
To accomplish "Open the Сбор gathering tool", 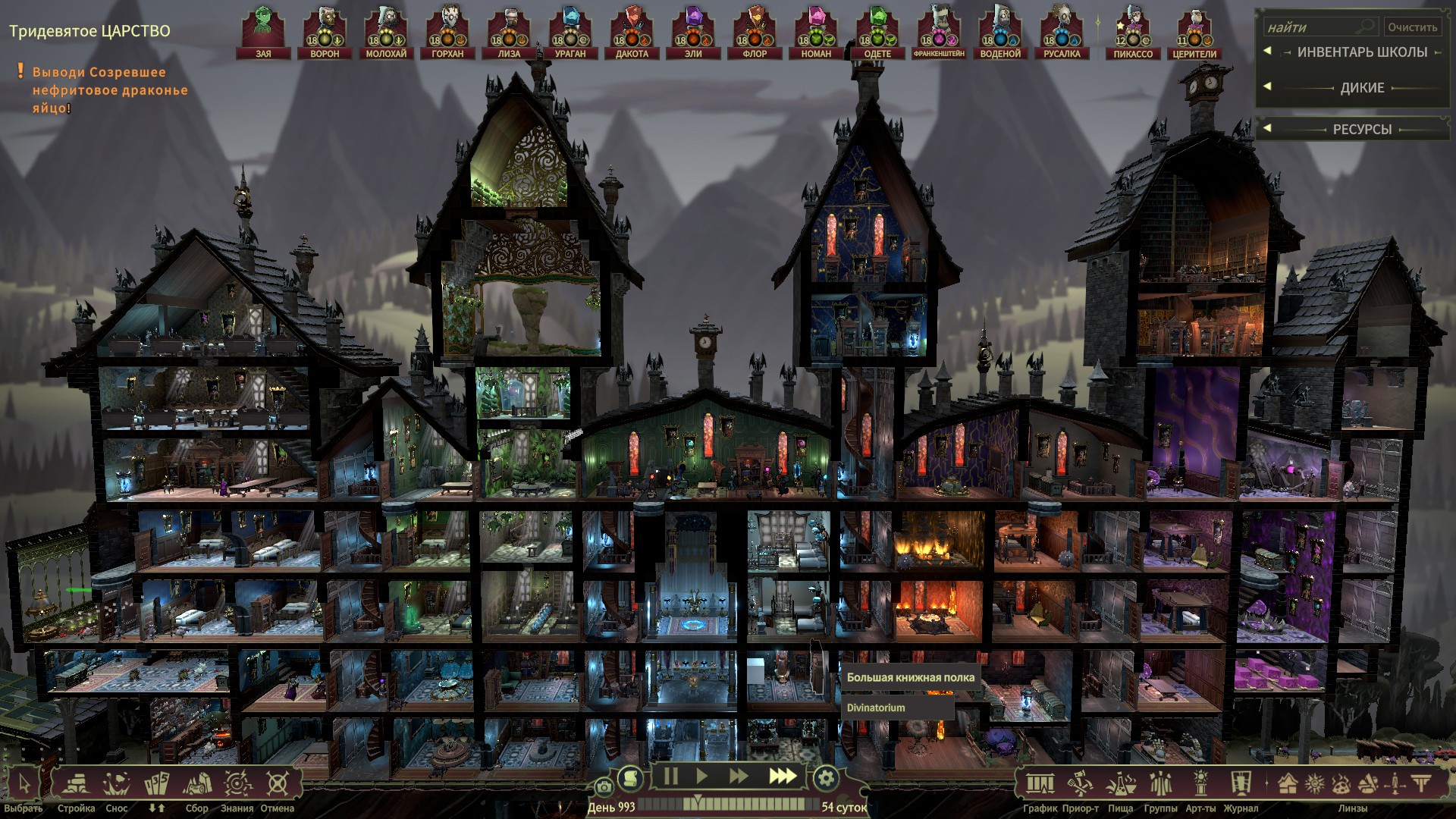I will tap(197, 785).
